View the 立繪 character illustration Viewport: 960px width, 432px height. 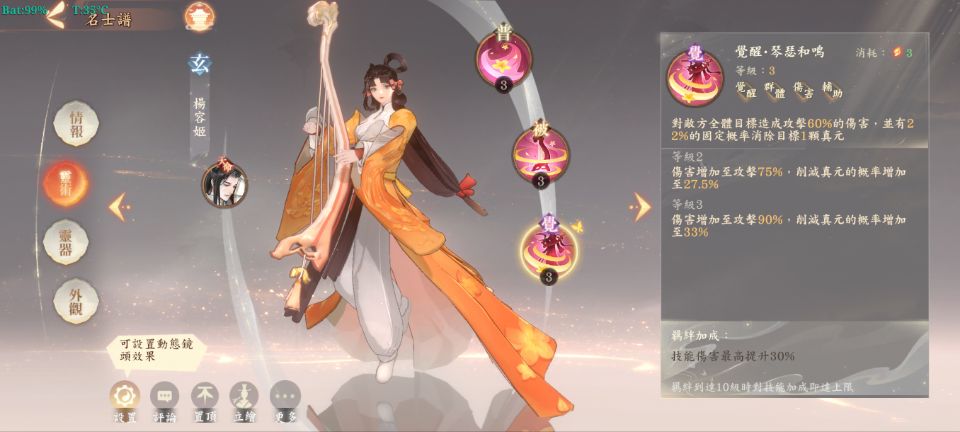click(x=245, y=397)
